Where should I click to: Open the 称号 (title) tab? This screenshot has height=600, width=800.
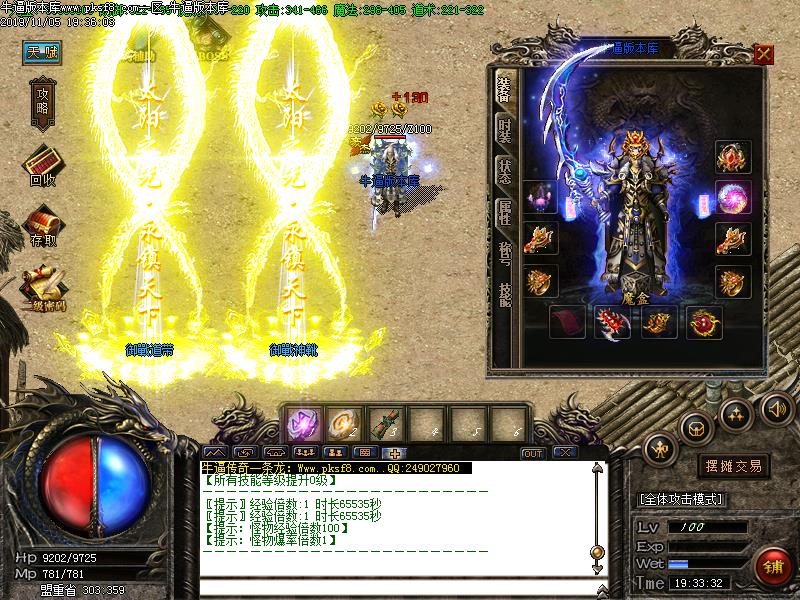pyautogui.click(x=505, y=250)
